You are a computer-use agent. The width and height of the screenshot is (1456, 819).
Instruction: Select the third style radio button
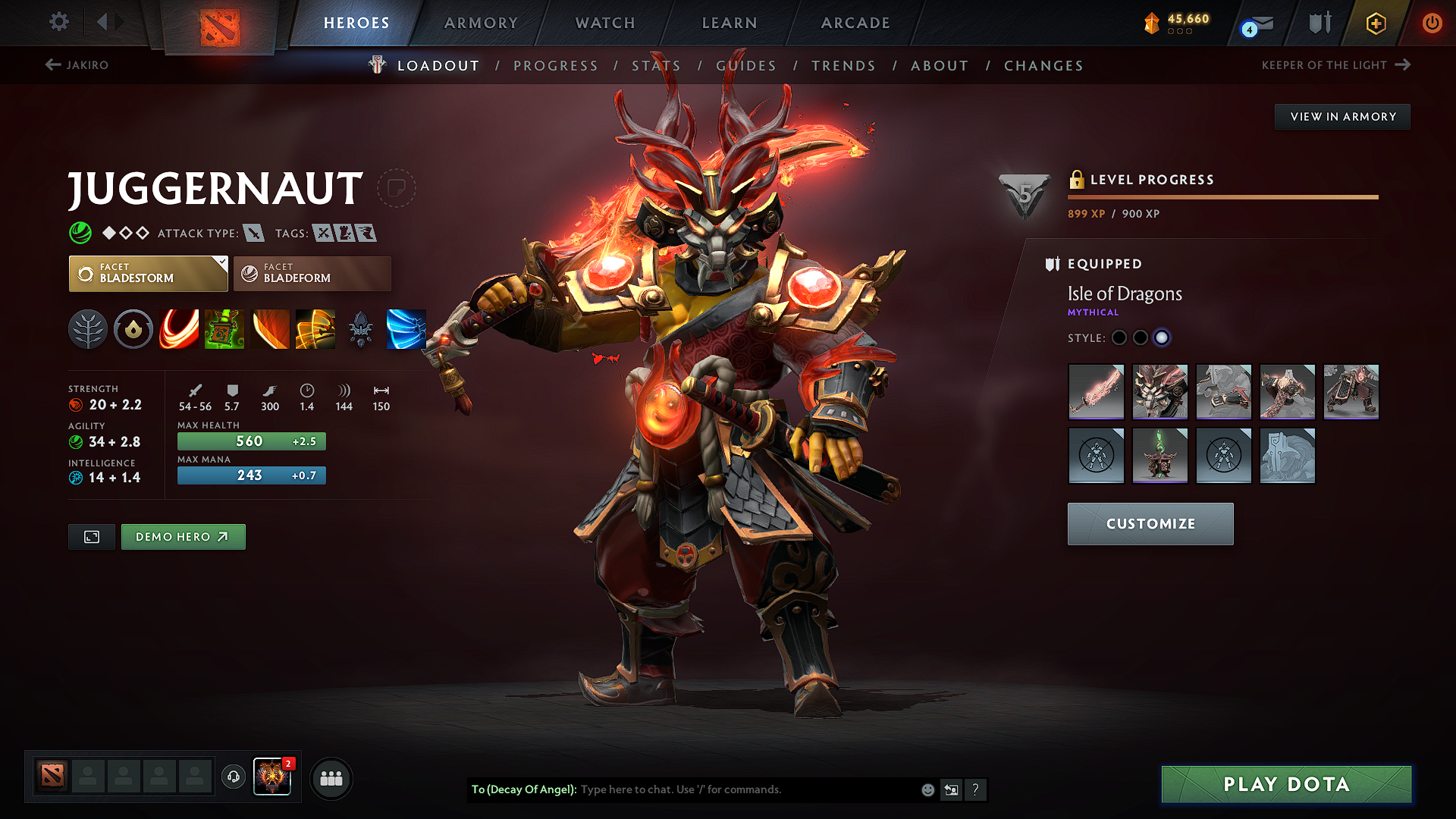point(1162,338)
